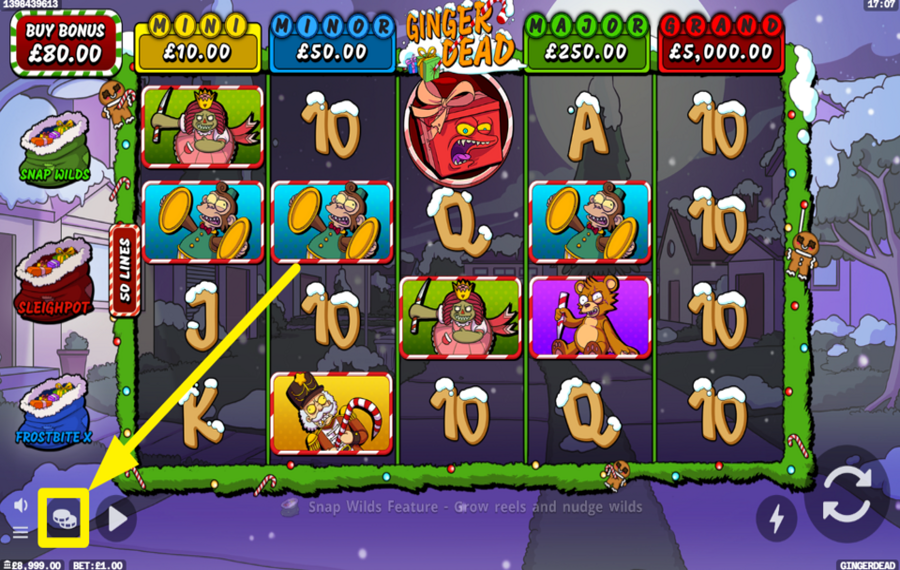Start autoplay with the play triangle button
Screen dimensions: 900x570
(x=117, y=518)
